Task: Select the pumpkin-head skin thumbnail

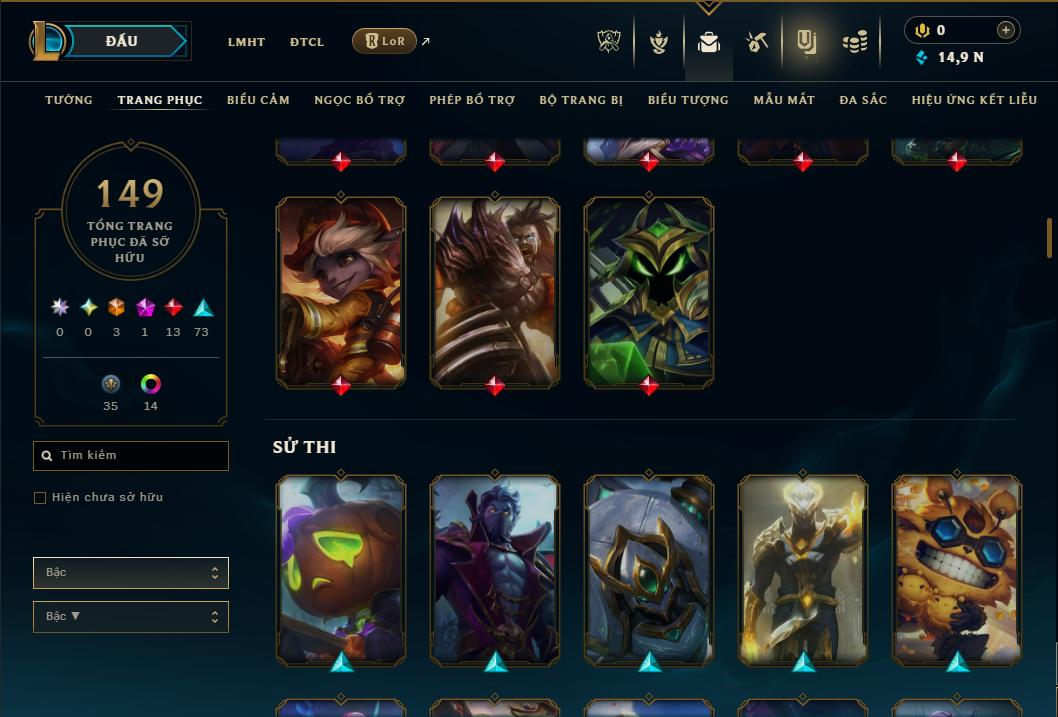Action: [x=341, y=569]
